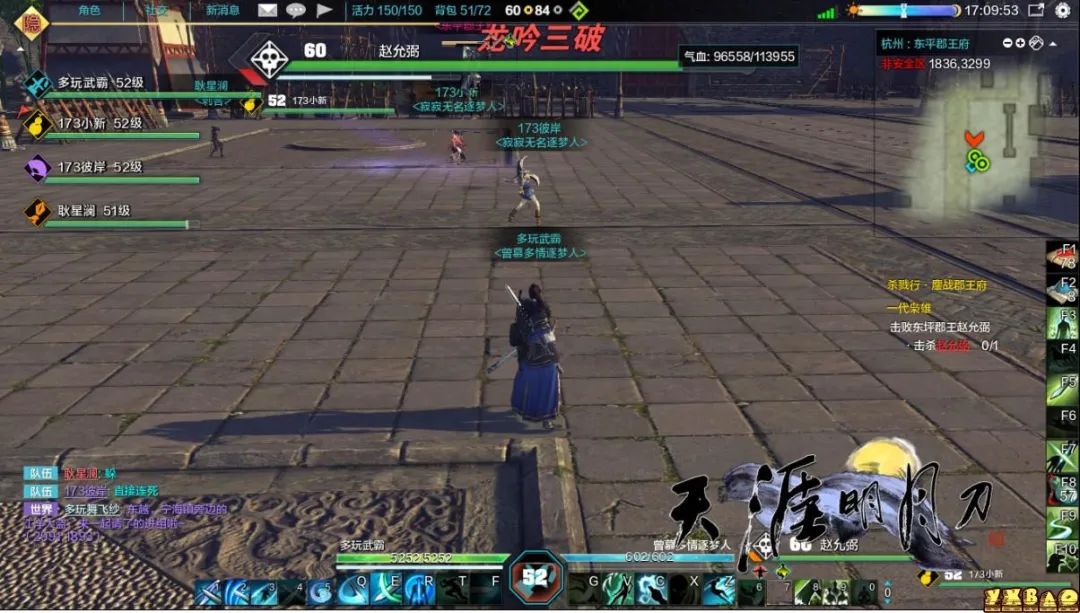
Task: Open the 新消息 new messages menu
Action: point(223,10)
